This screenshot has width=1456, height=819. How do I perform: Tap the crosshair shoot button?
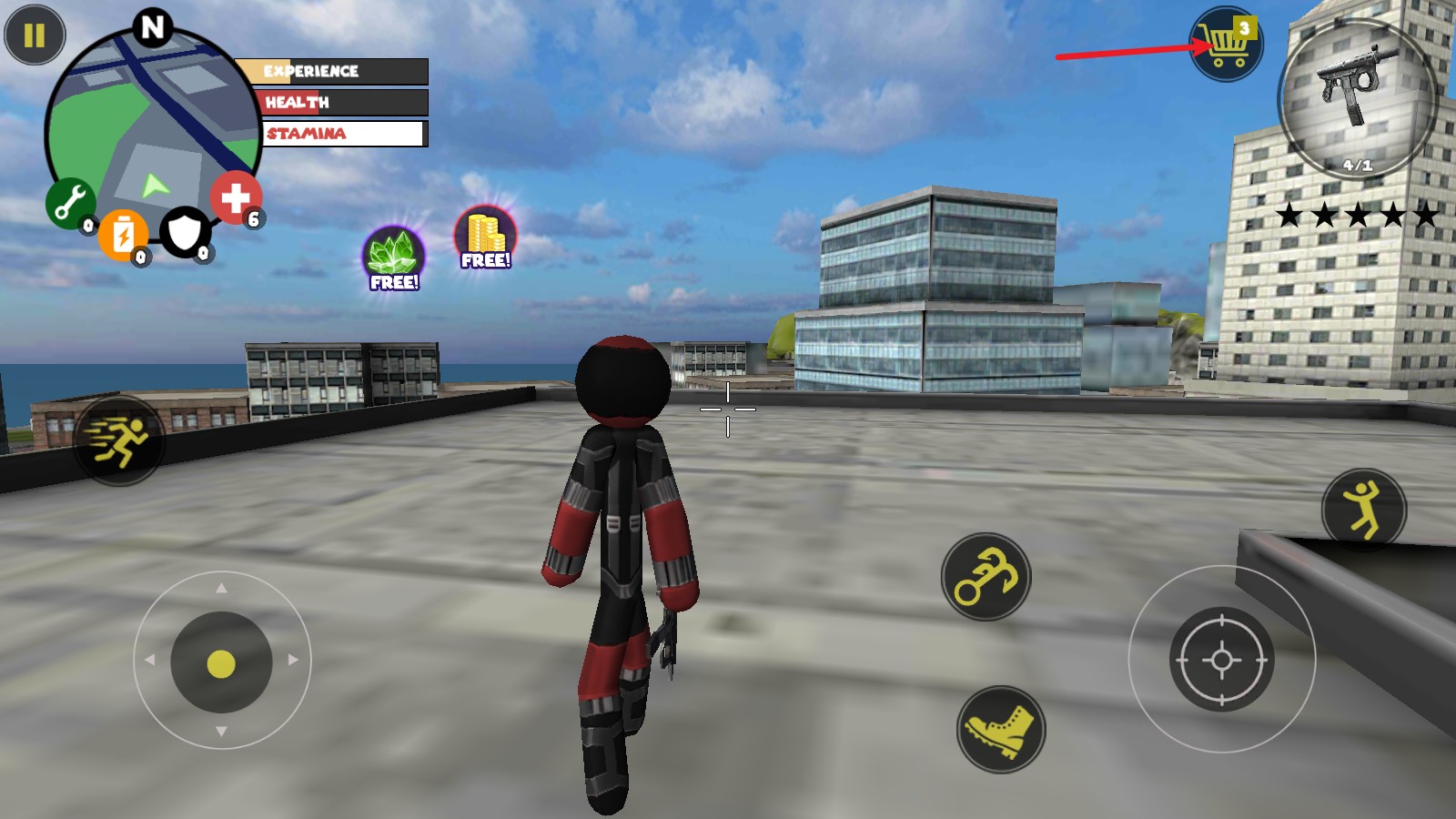(x=1221, y=659)
